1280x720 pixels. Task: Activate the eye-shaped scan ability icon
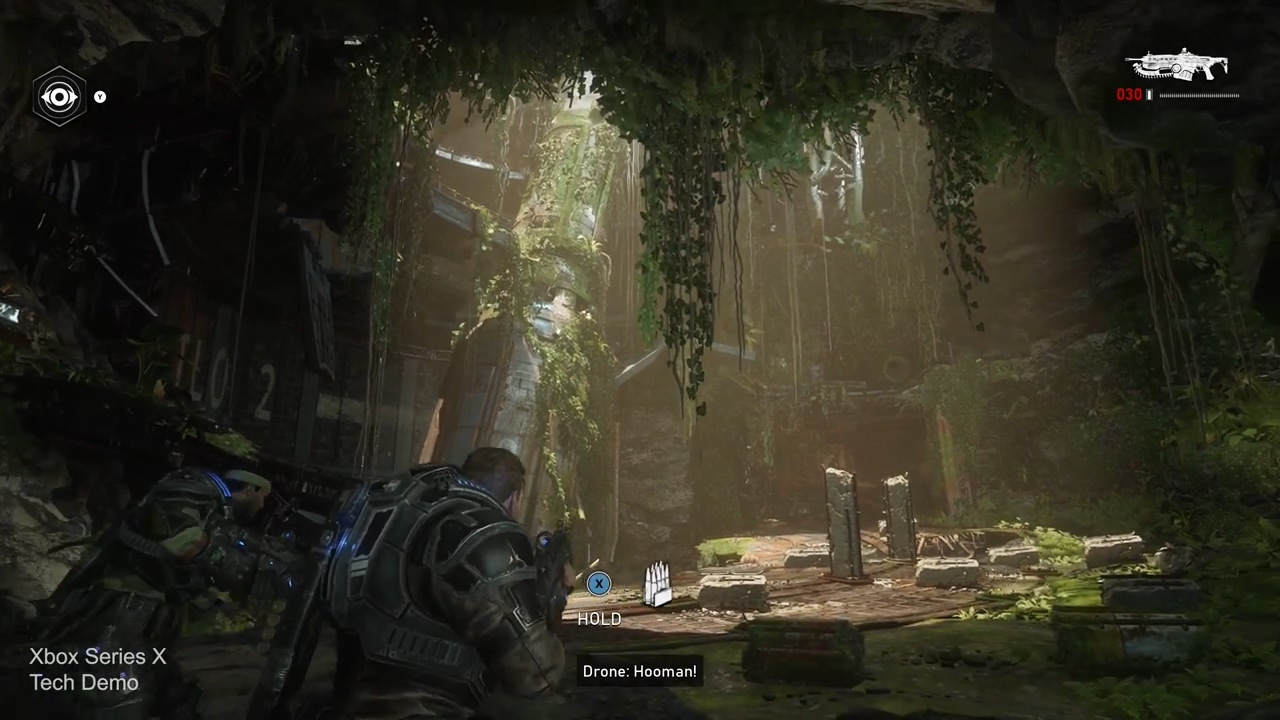(x=60, y=97)
